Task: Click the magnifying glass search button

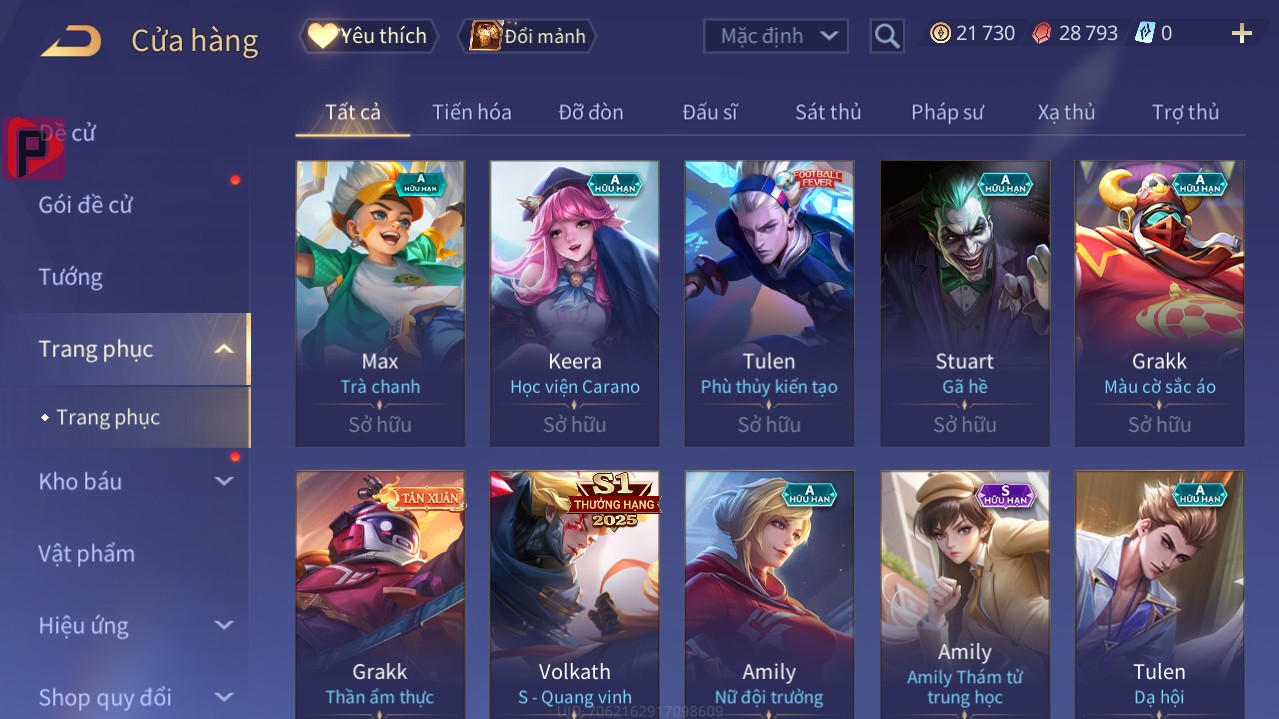Action: (x=886, y=36)
